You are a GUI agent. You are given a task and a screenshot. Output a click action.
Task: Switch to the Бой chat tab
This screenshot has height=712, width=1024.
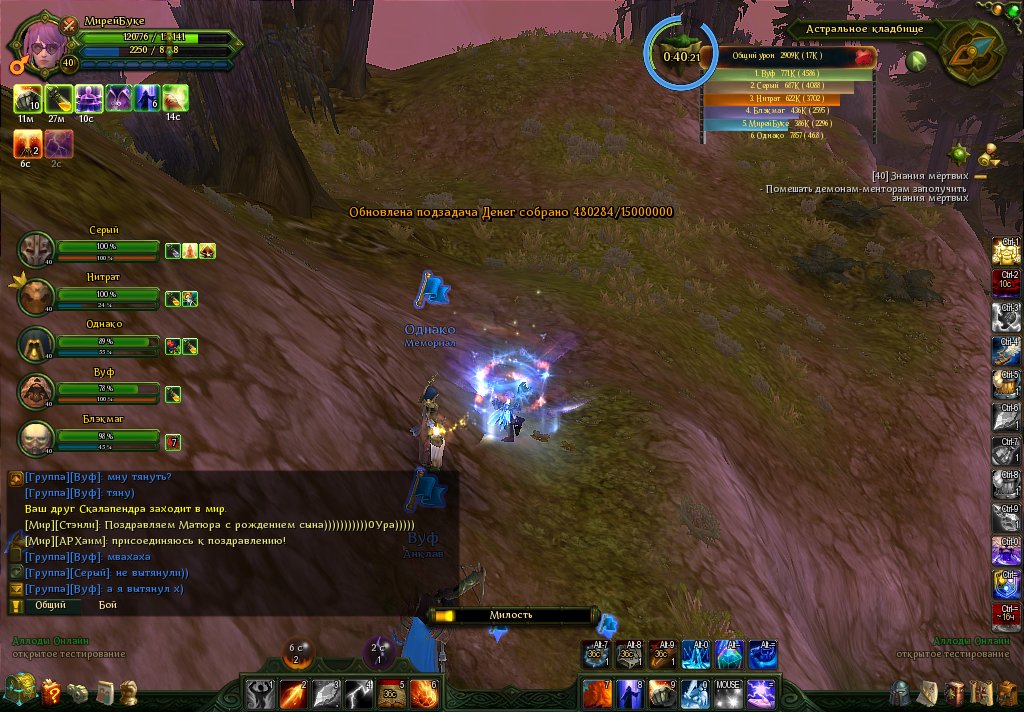coord(107,605)
